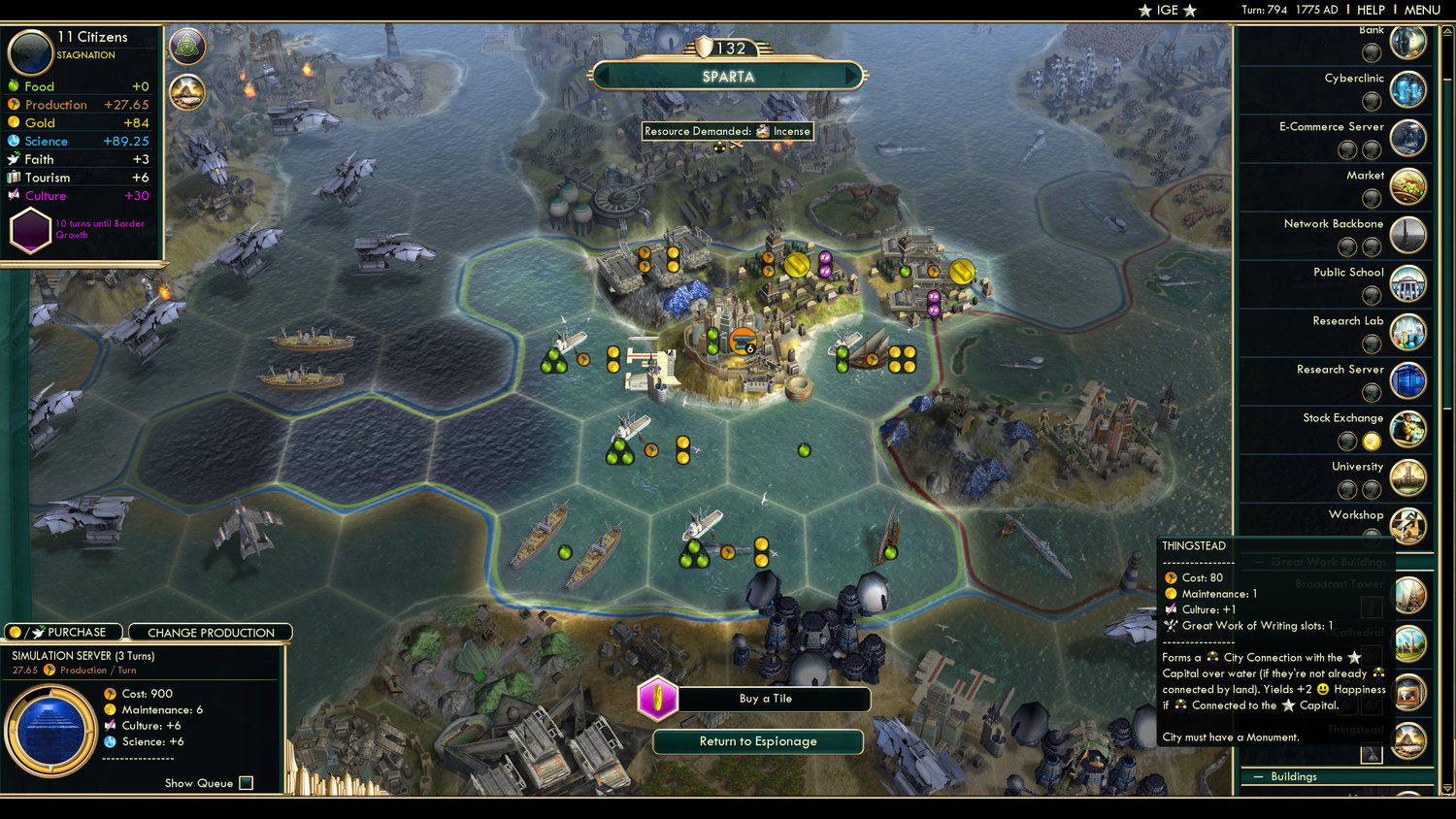Viewport: 1456px width, 819px height.
Task: Select the Research Lab building icon
Action: (x=1408, y=332)
